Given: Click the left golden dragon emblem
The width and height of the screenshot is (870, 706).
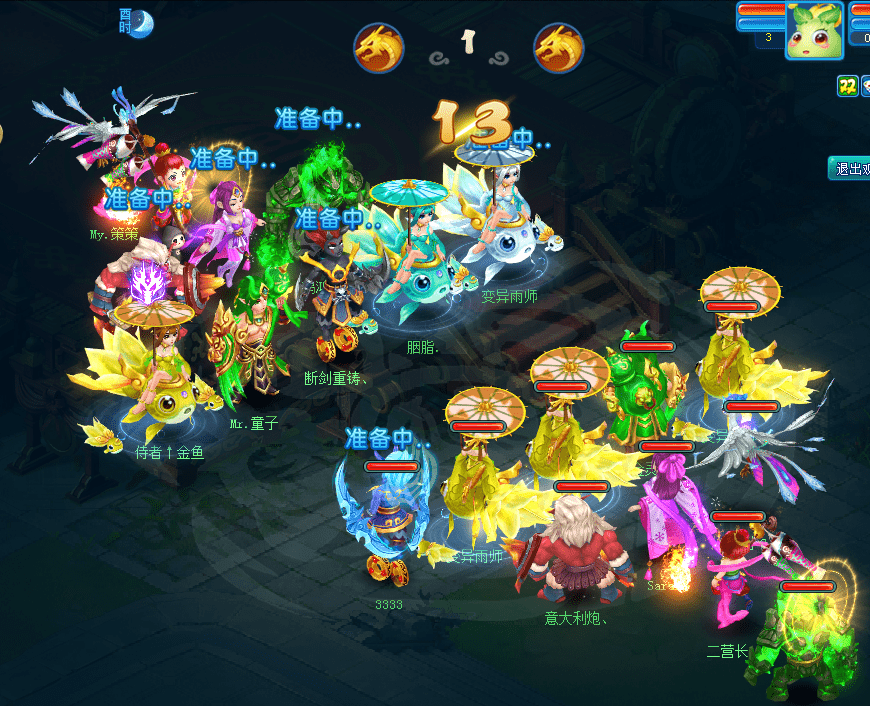Looking at the screenshot, I should [x=379, y=47].
